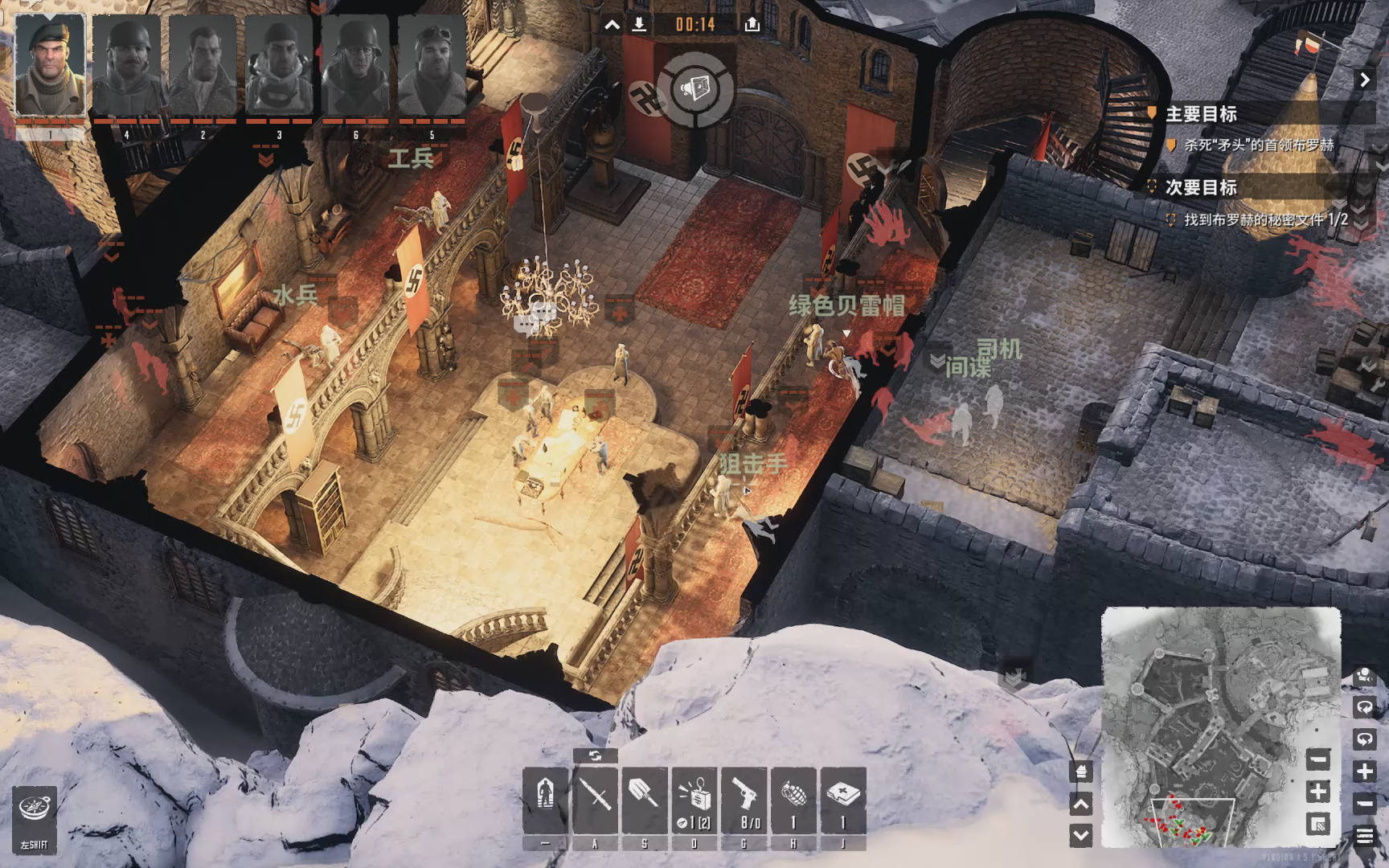Open the hamburger menu beside the minimap

(1365, 836)
